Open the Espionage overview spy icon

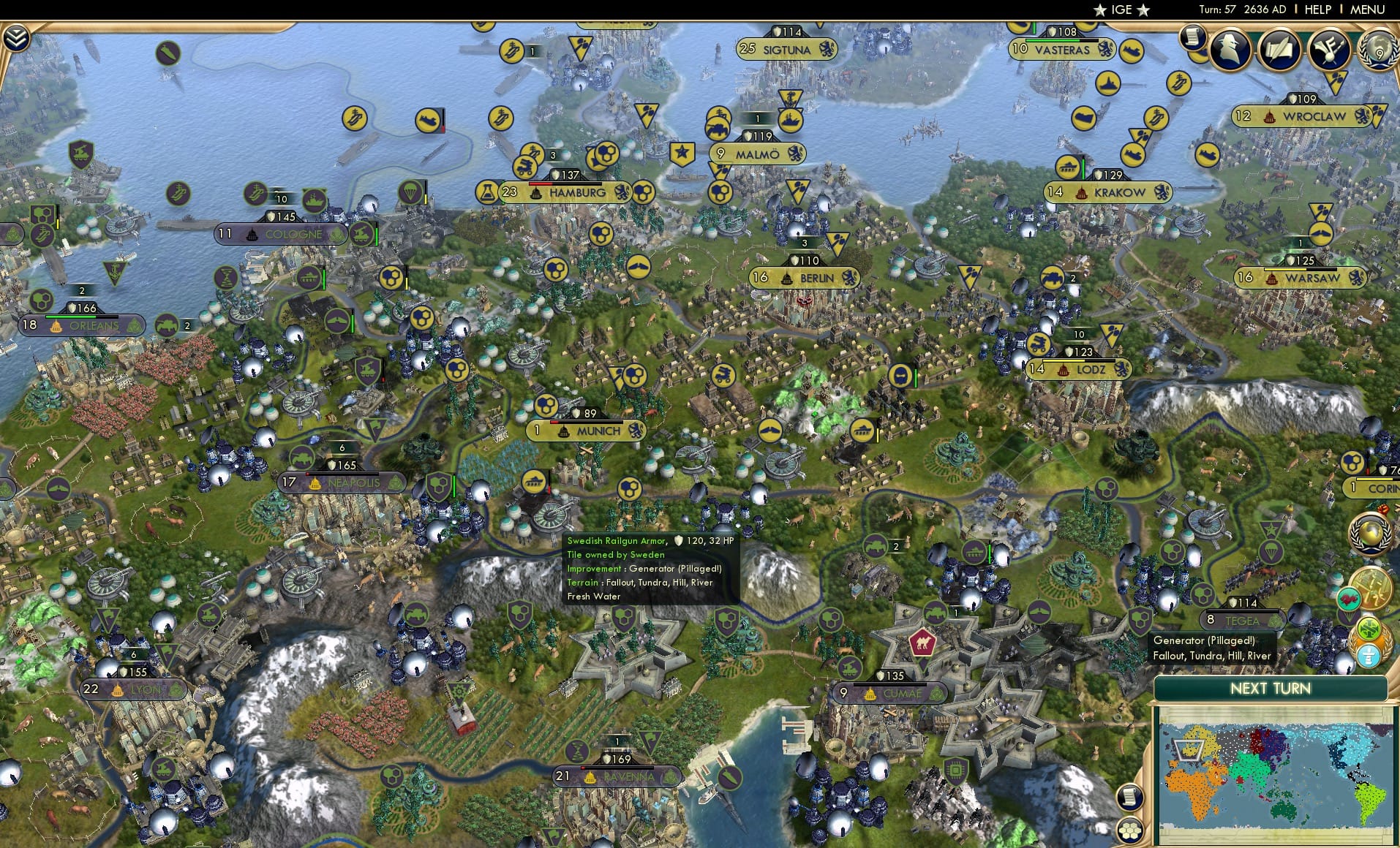pyautogui.click(x=1230, y=49)
